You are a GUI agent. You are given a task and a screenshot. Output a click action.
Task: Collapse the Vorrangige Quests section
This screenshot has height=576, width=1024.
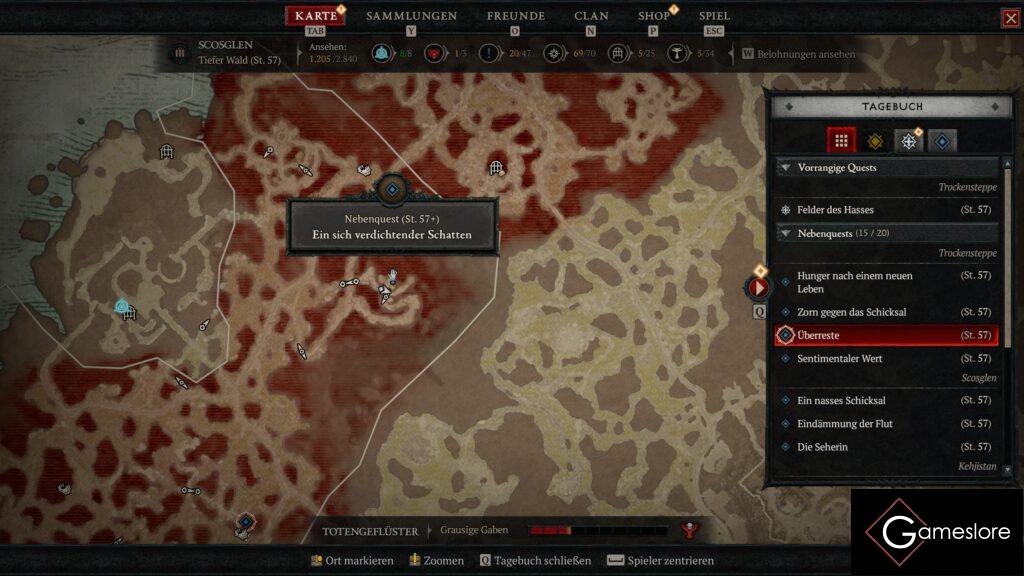coord(785,168)
